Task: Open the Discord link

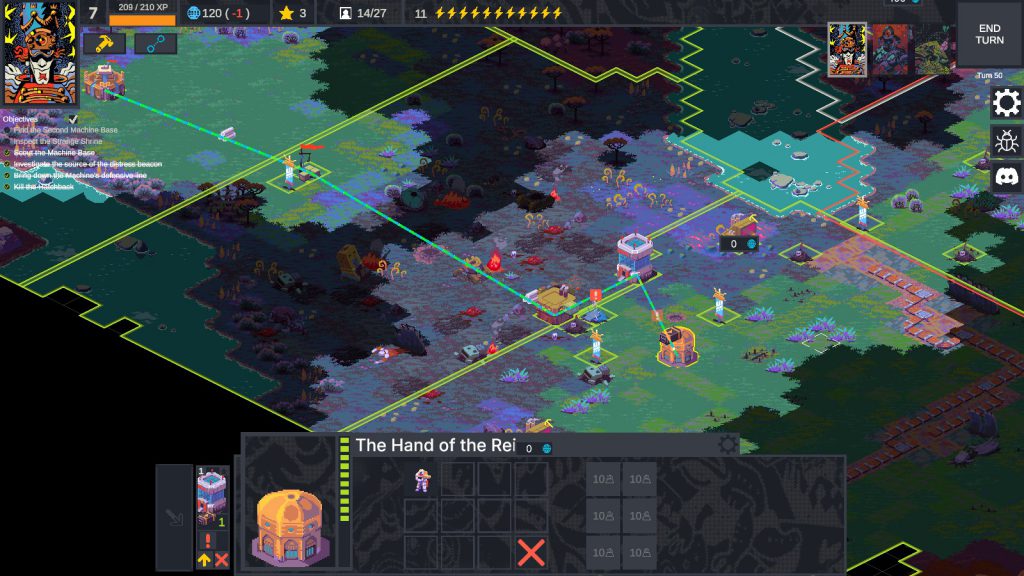Action: [x=1006, y=178]
